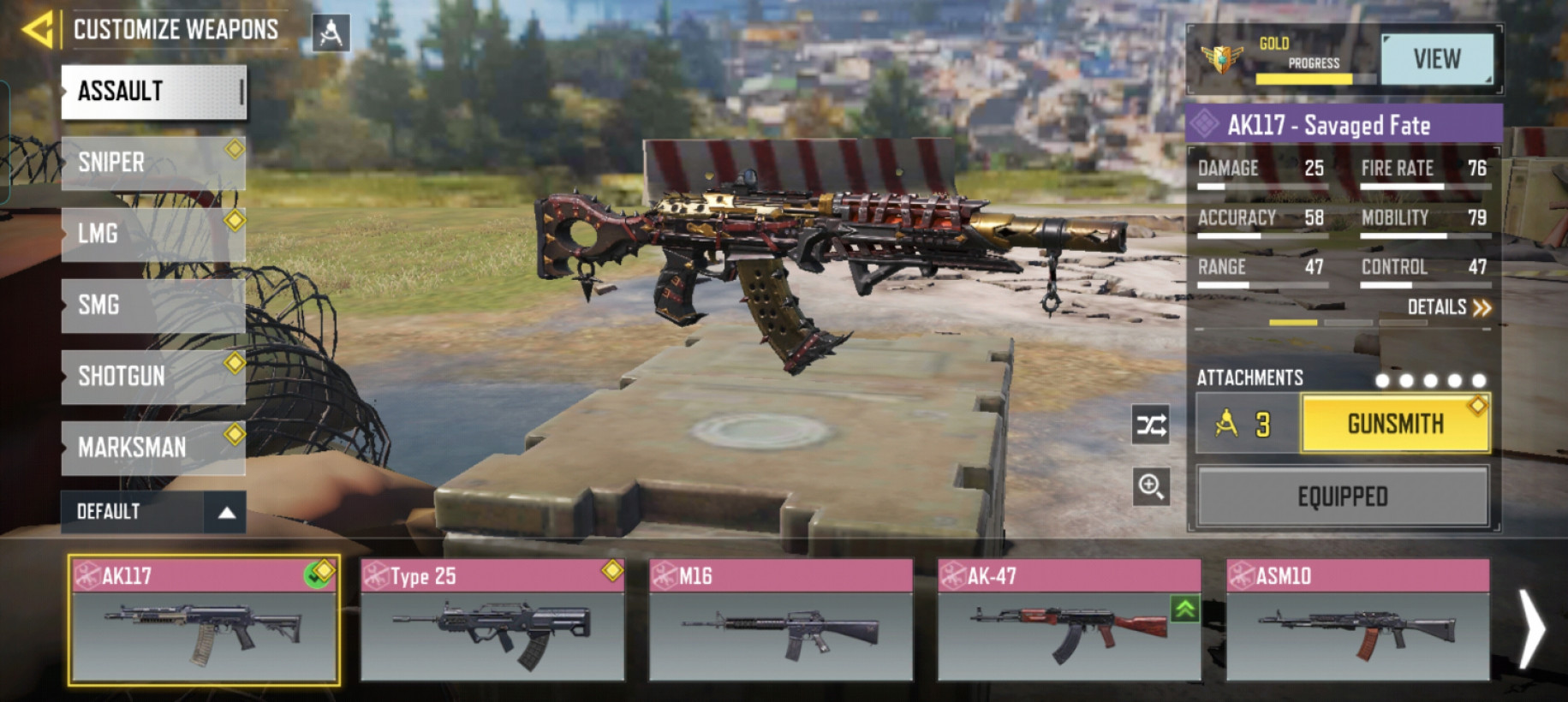Switch to the Sniper weapon category
Image resolution: width=1568 pixels, height=702 pixels.
(153, 163)
